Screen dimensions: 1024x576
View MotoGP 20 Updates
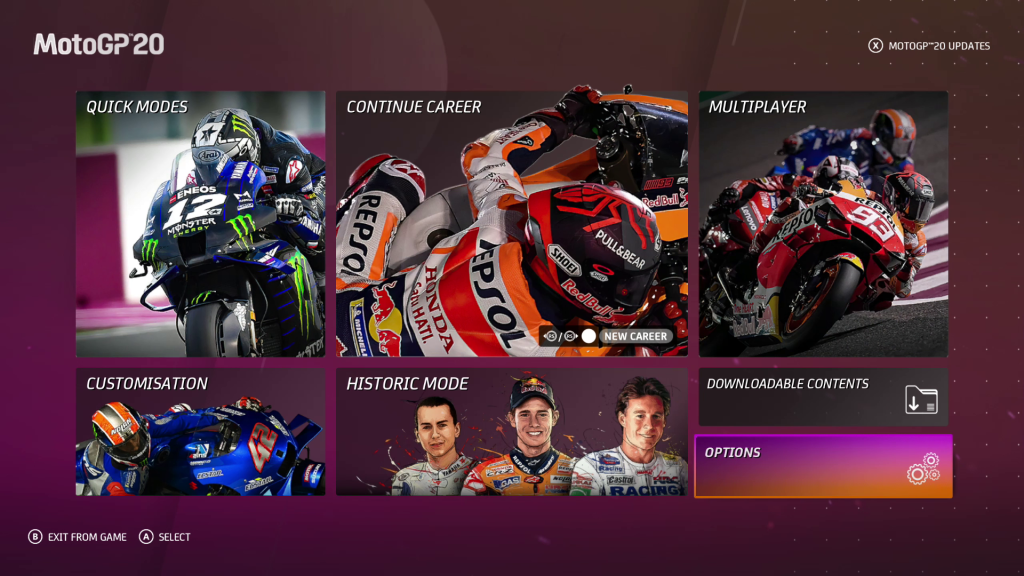coord(930,46)
